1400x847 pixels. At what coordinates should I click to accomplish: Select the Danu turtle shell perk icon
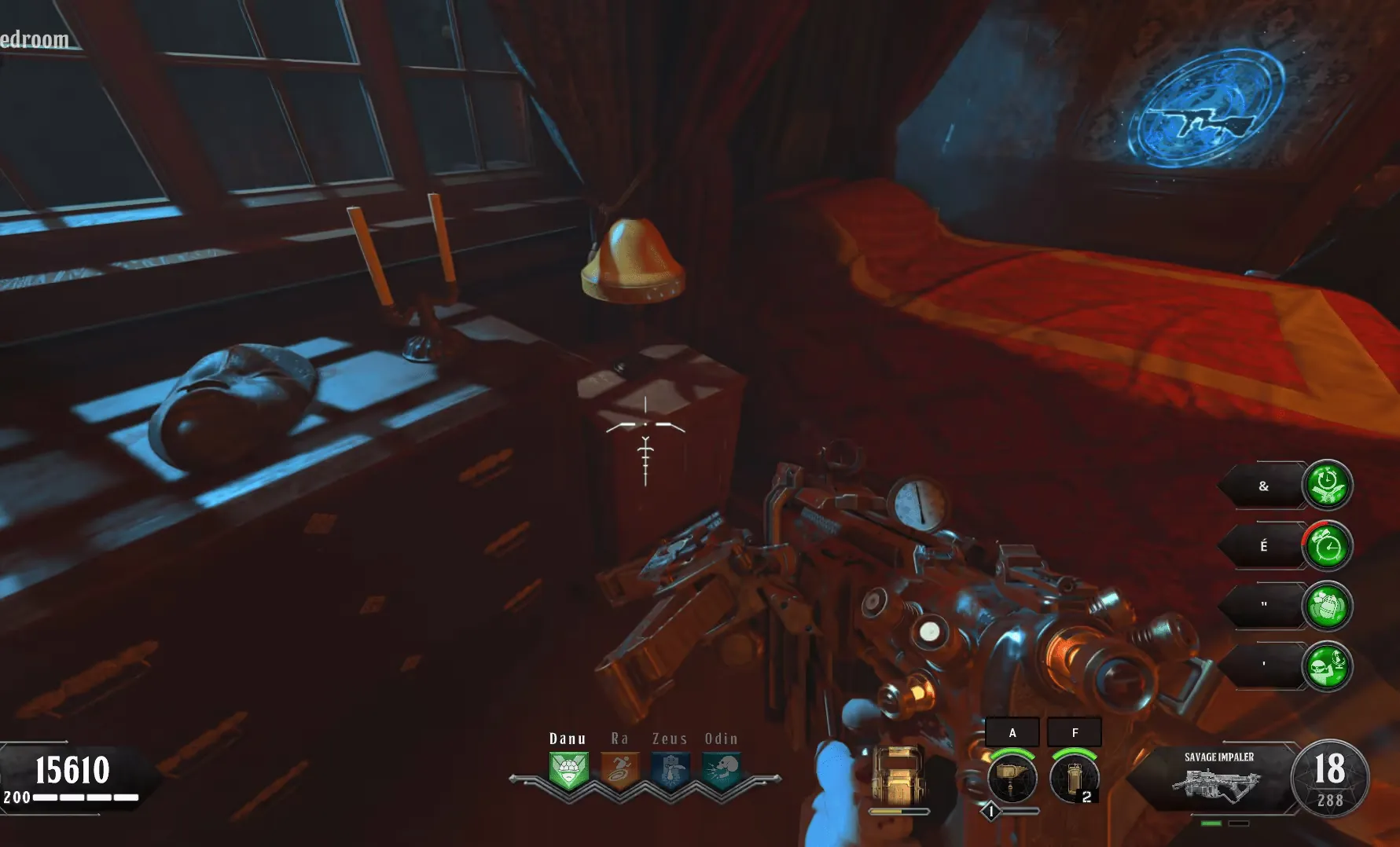pos(568,771)
